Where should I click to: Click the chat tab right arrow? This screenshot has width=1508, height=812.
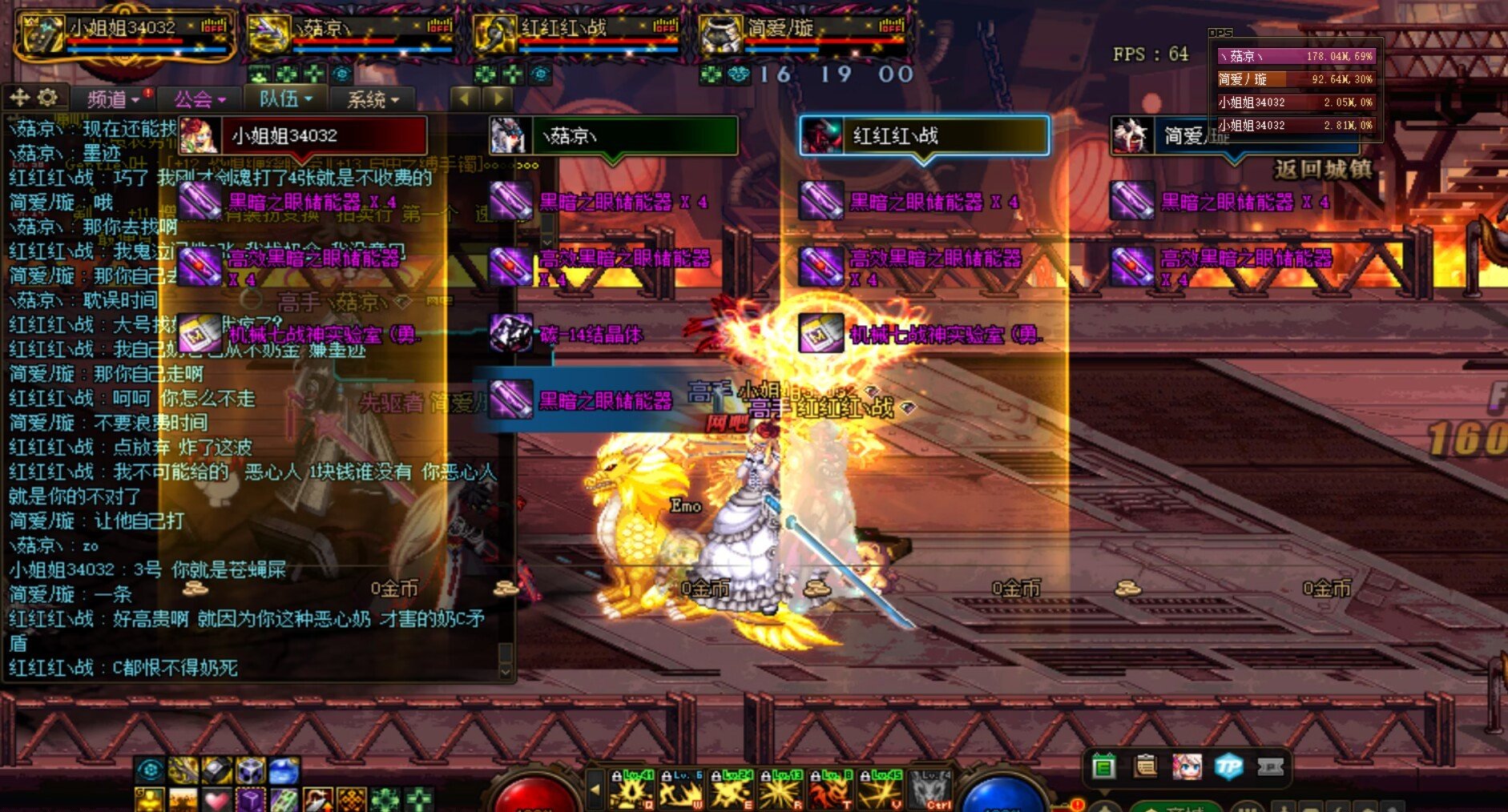(x=498, y=98)
